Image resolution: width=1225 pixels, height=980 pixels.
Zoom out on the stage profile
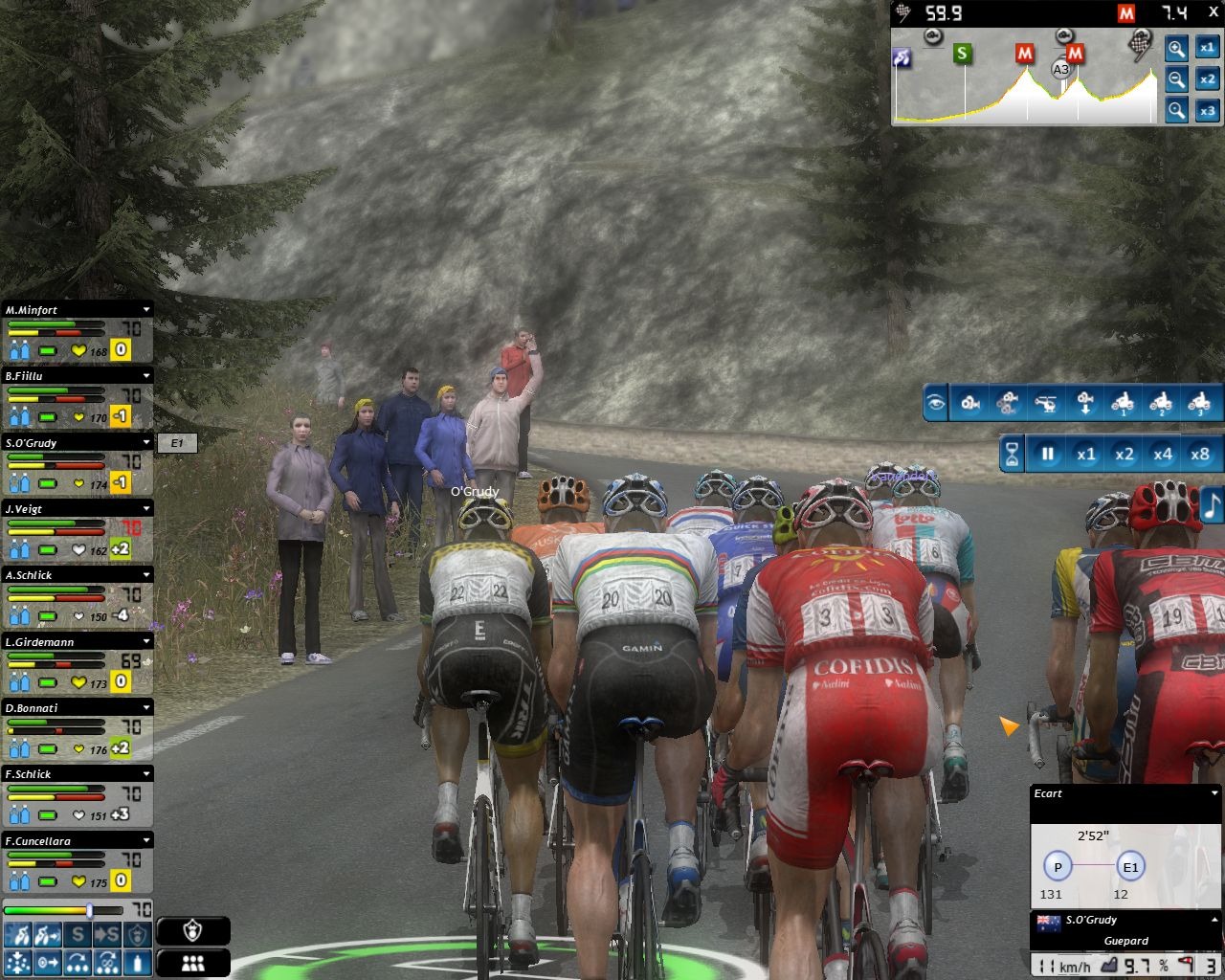tap(1176, 79)
